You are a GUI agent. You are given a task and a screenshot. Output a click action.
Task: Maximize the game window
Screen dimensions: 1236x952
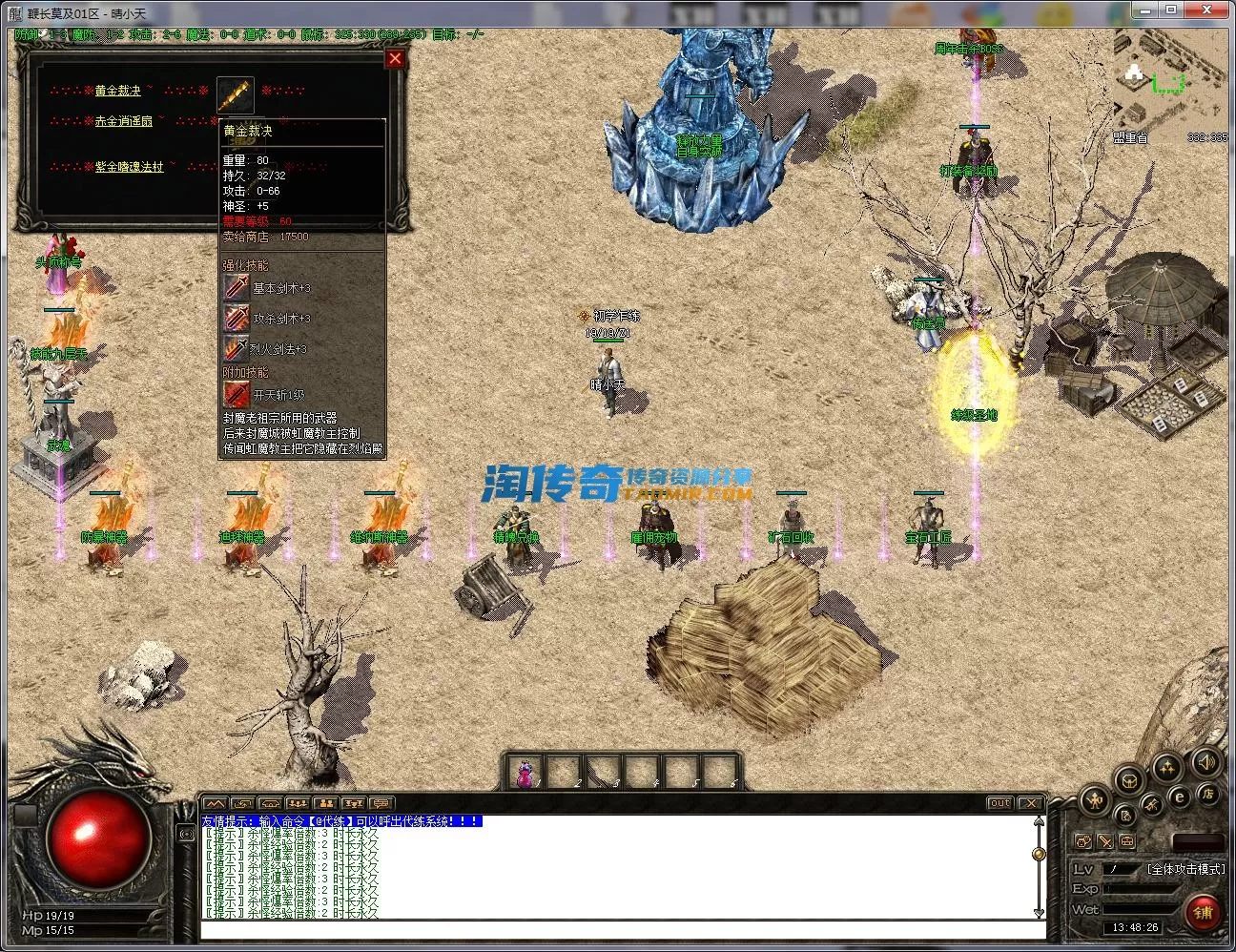click(1171, 10)
